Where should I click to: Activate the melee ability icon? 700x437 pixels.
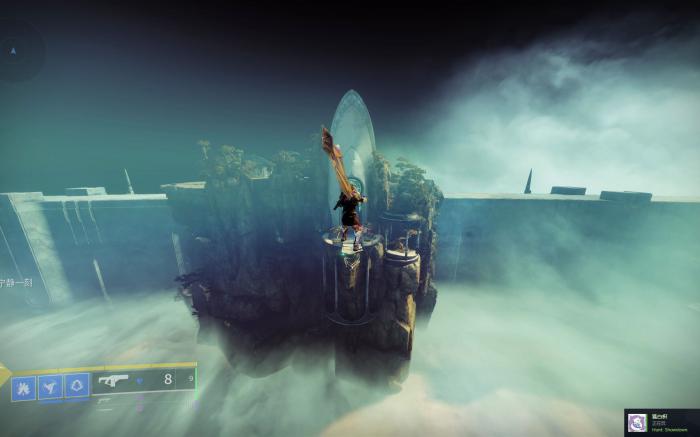(x=50, y=385)
